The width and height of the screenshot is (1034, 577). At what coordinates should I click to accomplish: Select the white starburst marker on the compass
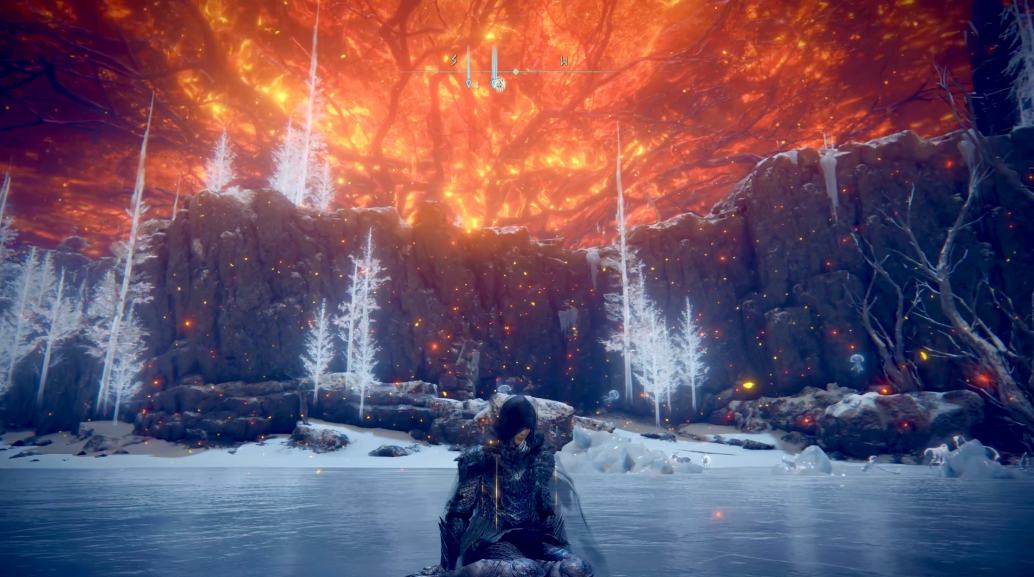click(x=498, y=85)
